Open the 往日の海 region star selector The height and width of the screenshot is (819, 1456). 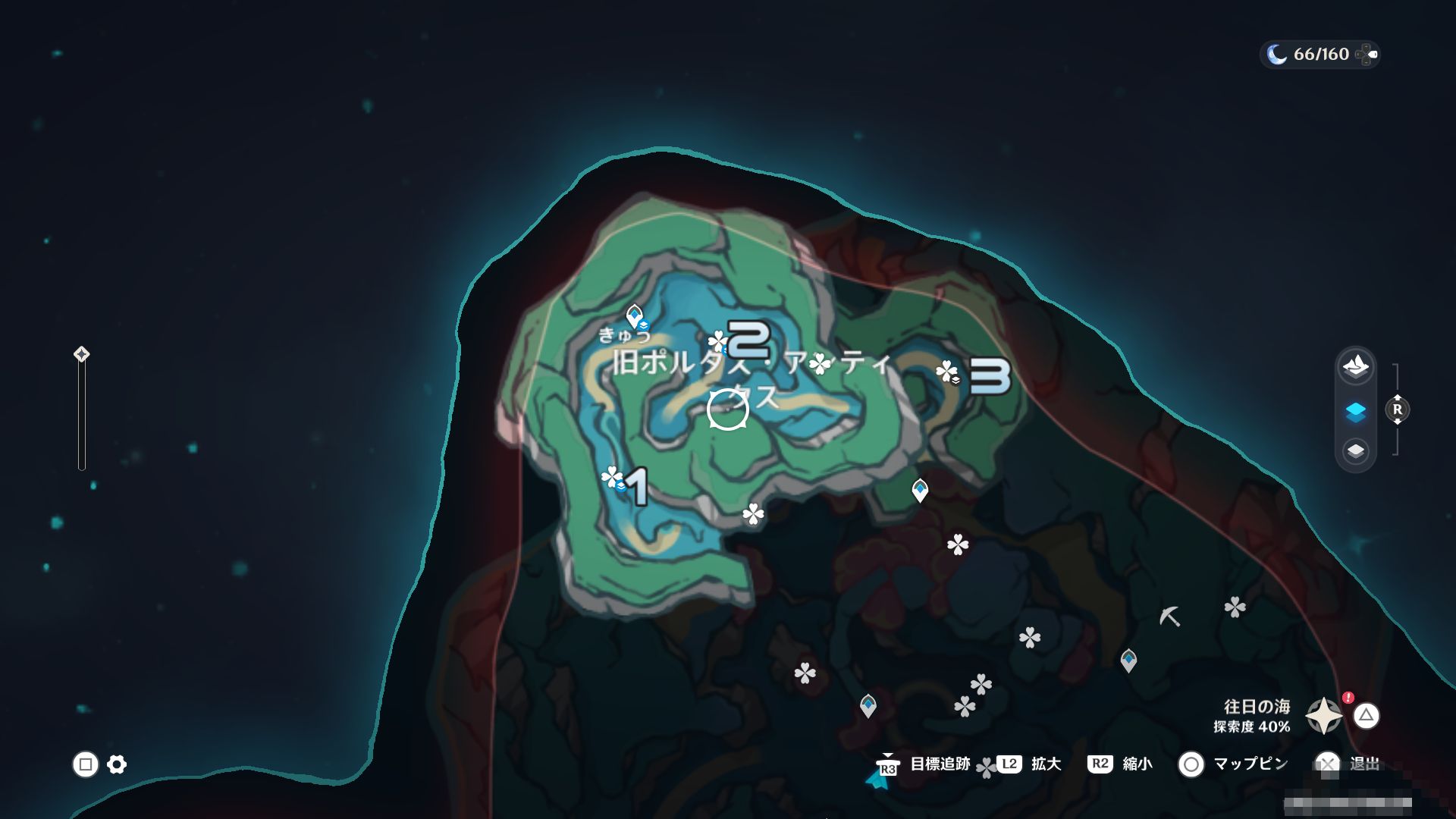pos(1323,716)
